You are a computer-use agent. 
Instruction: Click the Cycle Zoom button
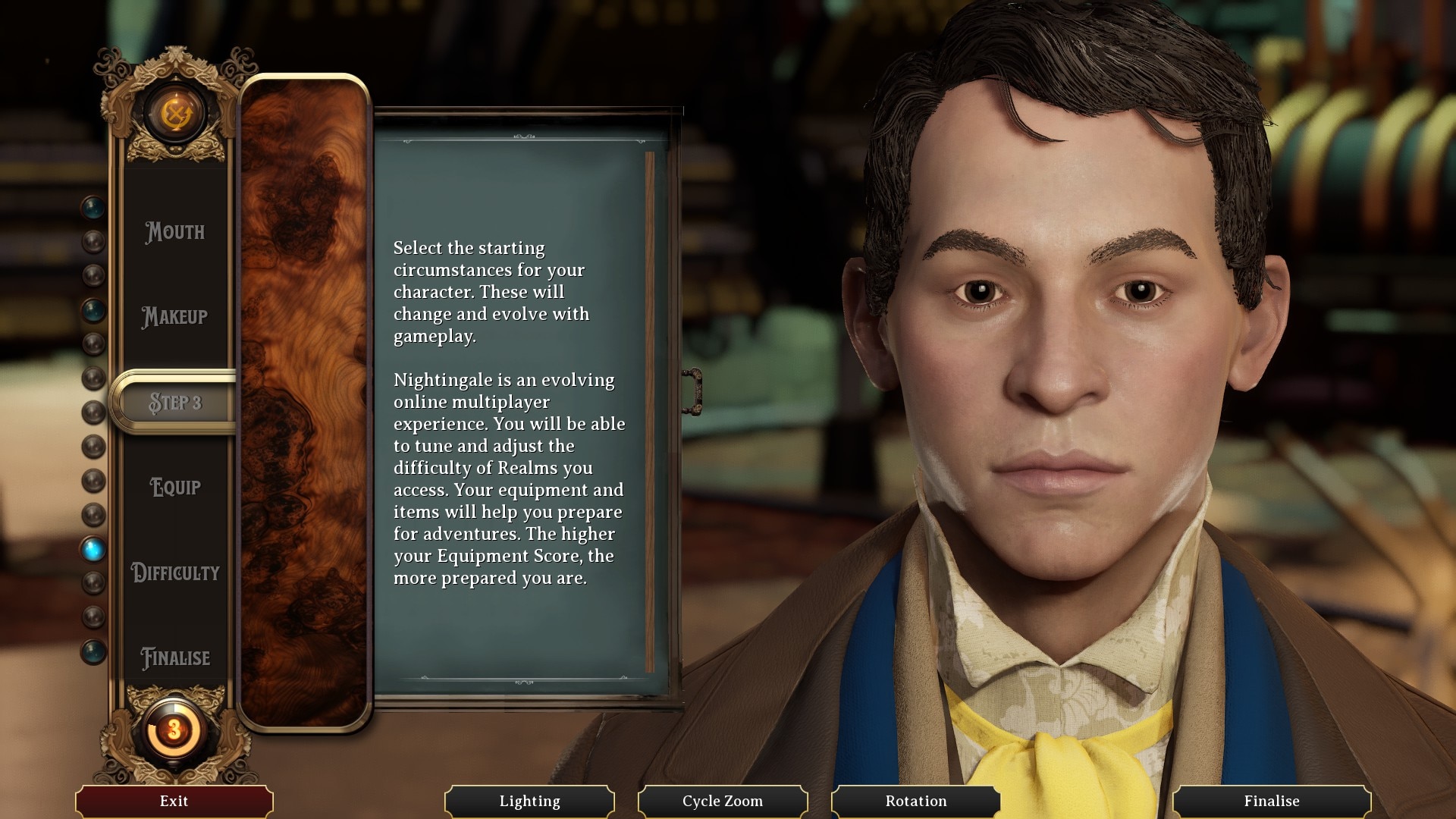pyautogui.click(x=723, y=801)
